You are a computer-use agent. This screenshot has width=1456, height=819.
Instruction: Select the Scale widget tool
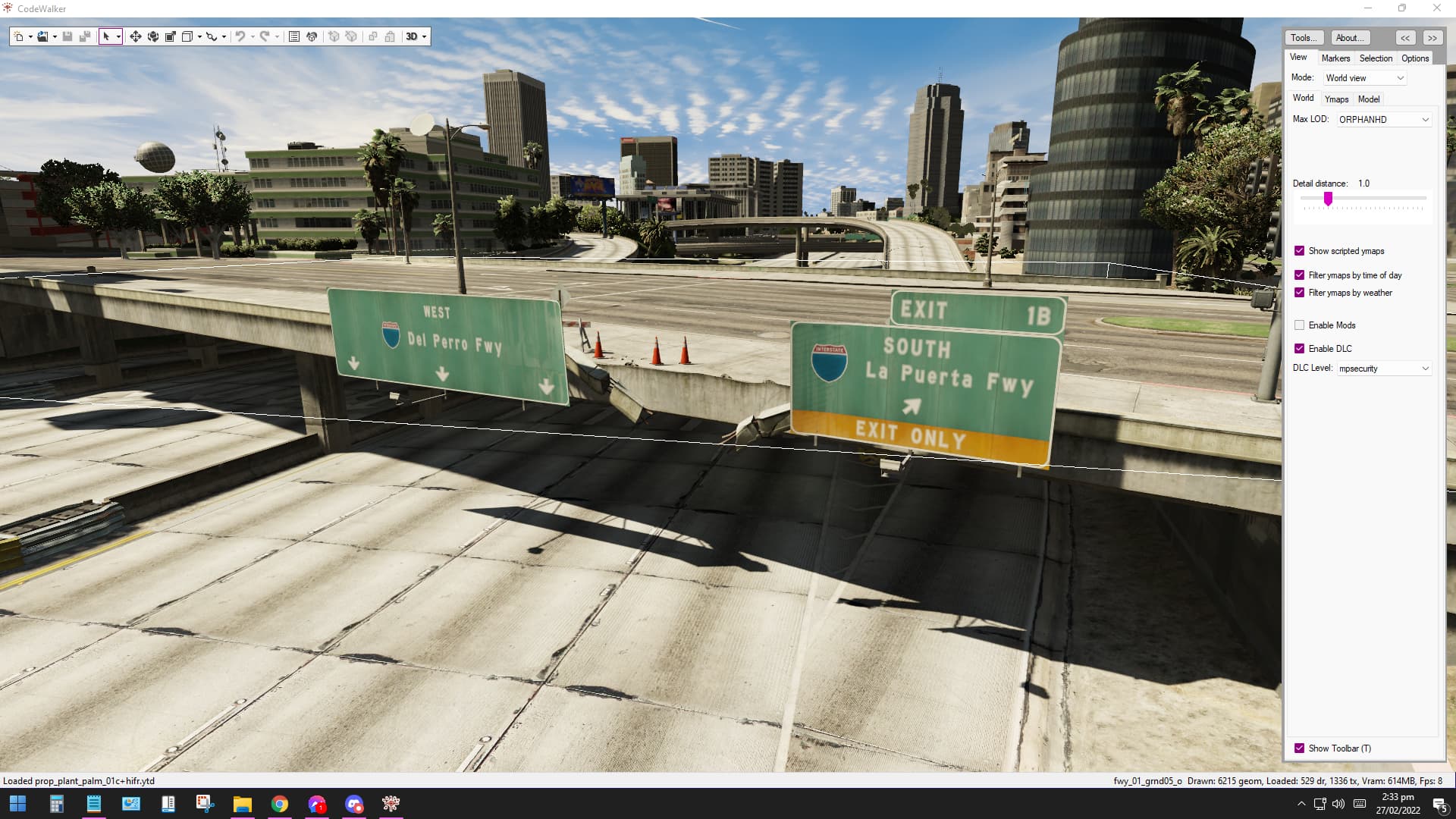coord(171,36)
